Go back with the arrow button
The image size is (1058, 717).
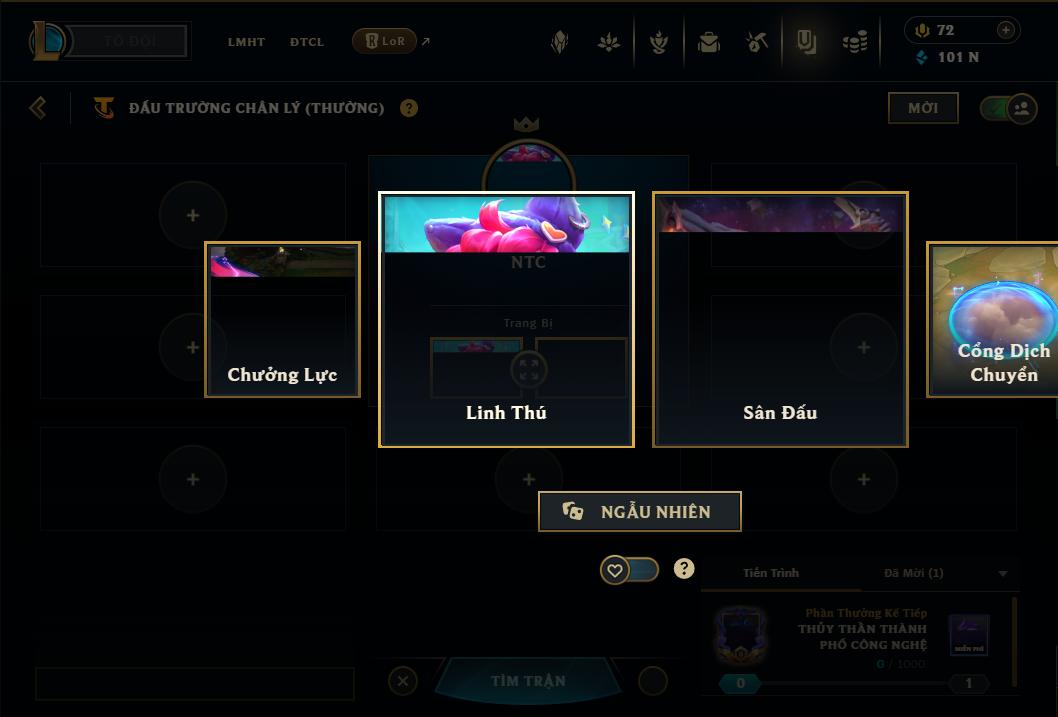click(38, 107)
